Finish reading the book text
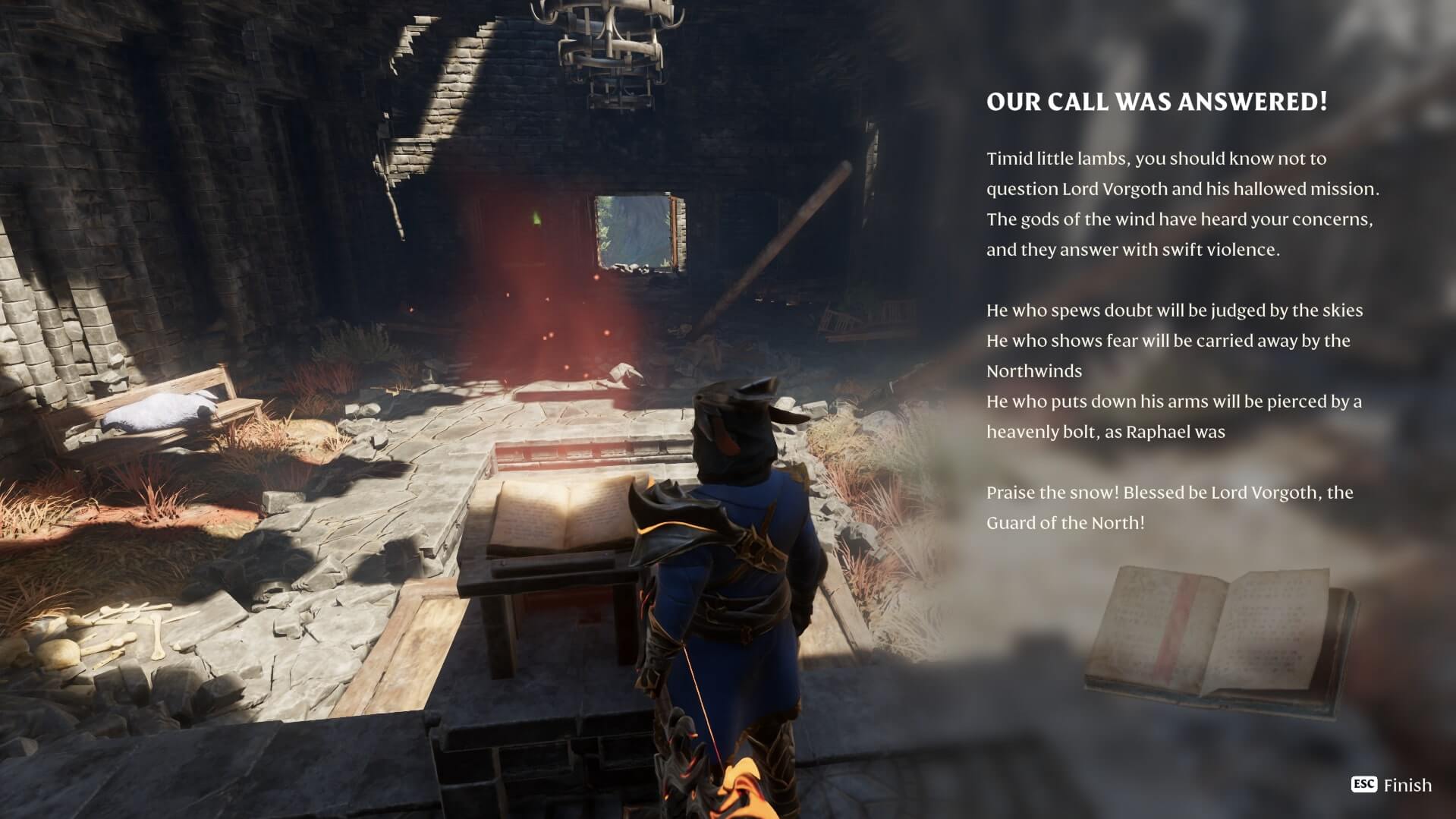The height and width of the screenshot is (819, 1456). [1392, 785]
